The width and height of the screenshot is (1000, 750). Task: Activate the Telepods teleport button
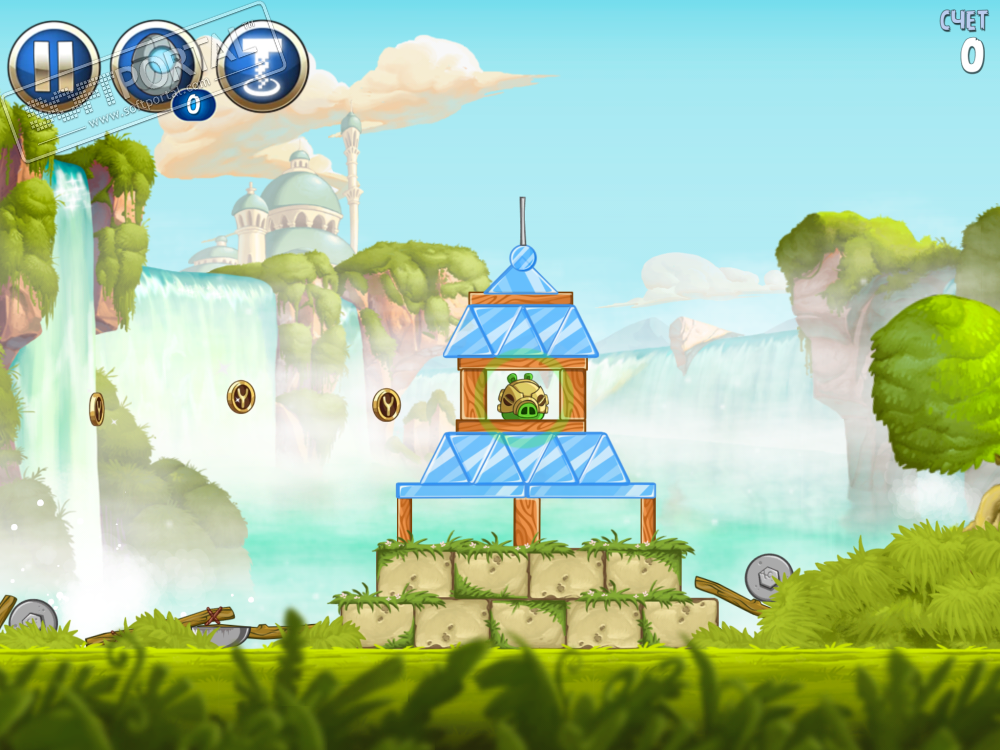pyautogui.click(x=262, y=66)
